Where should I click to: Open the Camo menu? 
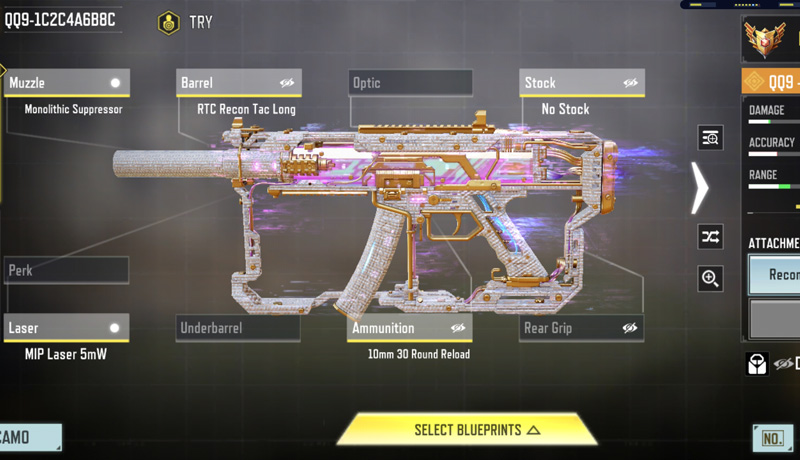[30, 437]
